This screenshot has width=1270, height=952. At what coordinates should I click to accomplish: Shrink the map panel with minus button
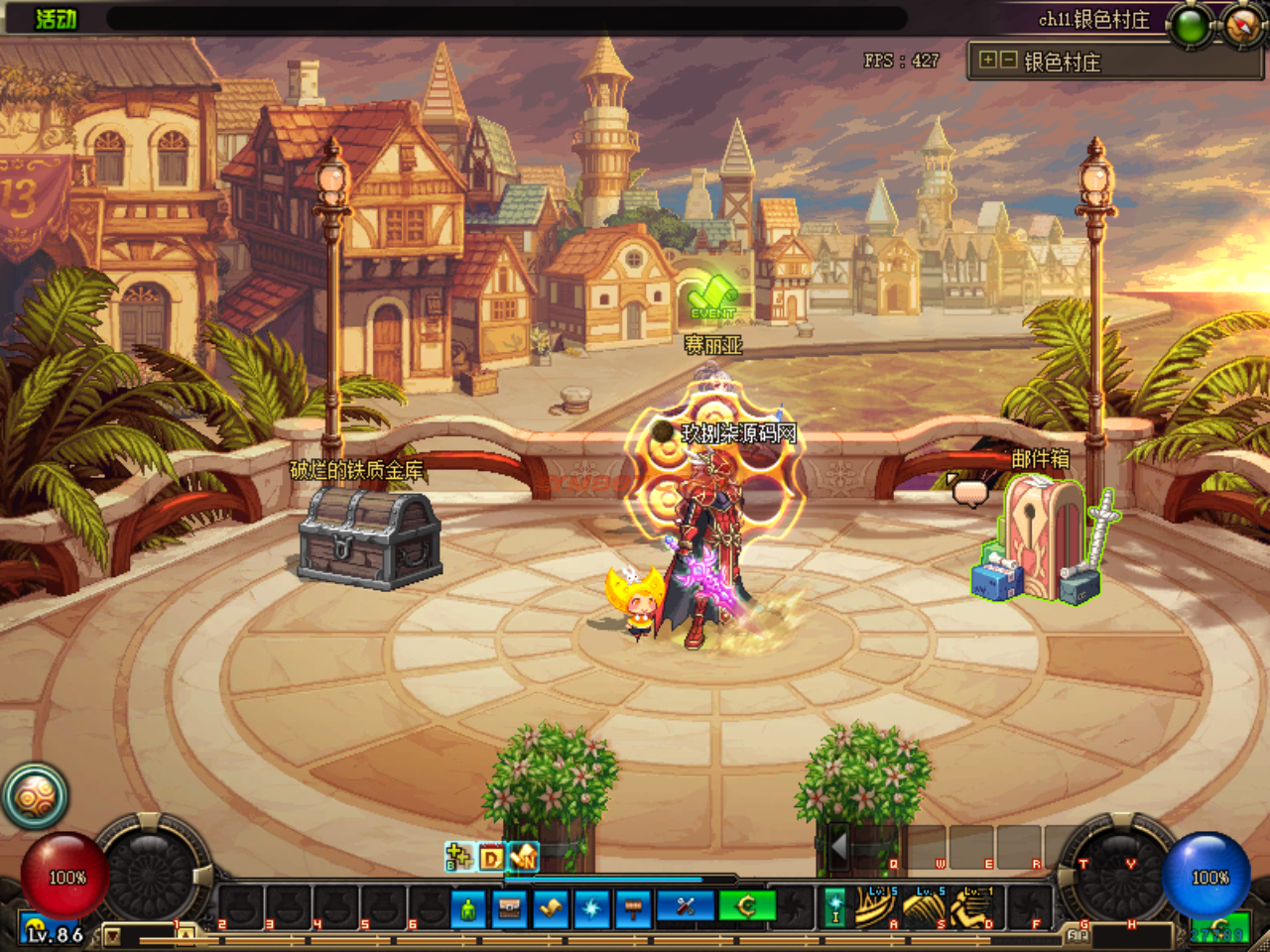(x=1007, y=60)
